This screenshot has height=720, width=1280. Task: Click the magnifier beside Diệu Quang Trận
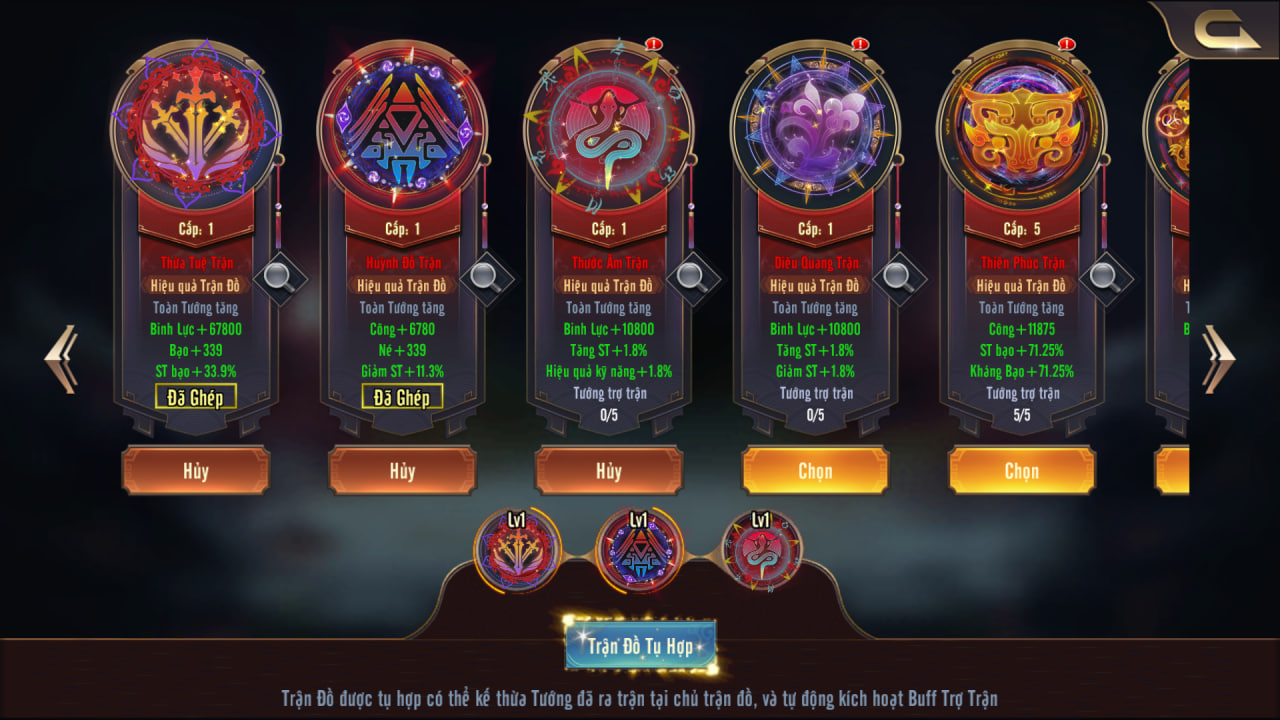(x=898, y=276)
